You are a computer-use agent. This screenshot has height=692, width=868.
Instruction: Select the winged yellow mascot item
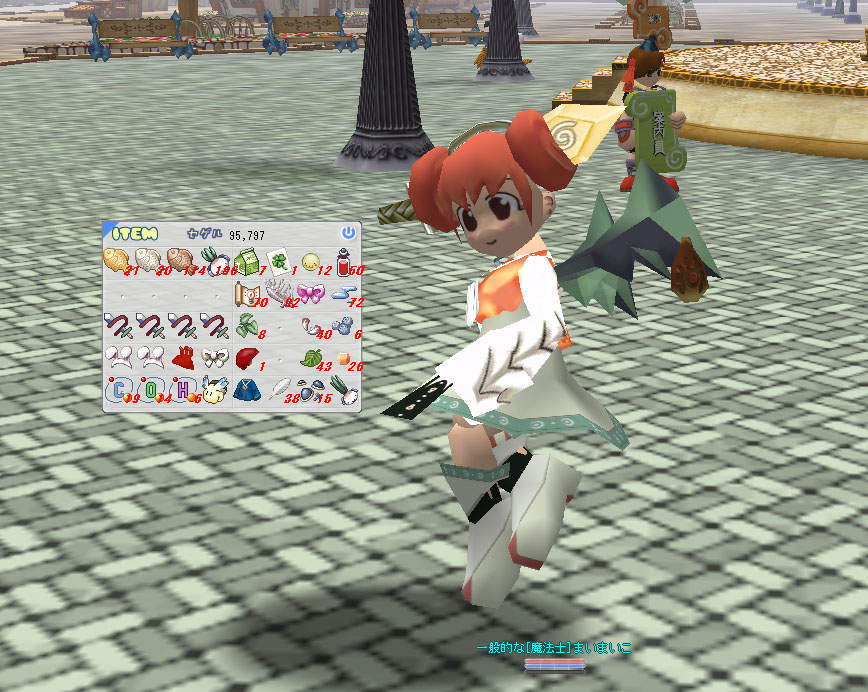click(213, 389)
